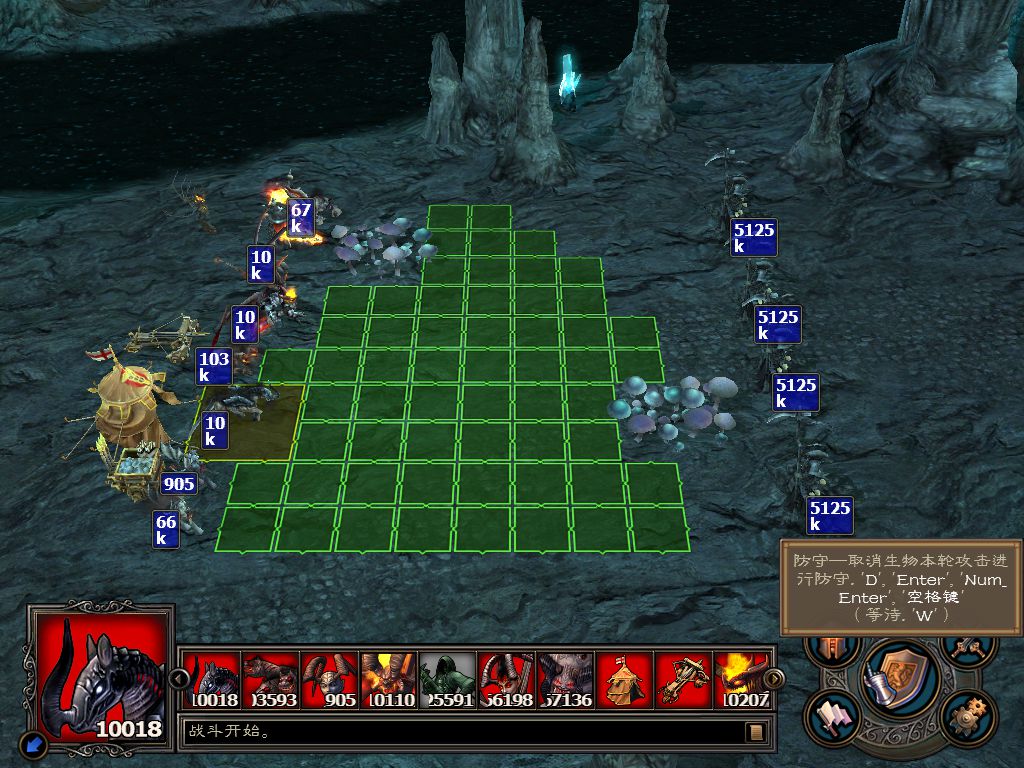The width and height of the screenshot is (1024, 768).
Task: Click the blue arrow on the active portrait
Action: point(33,743)
